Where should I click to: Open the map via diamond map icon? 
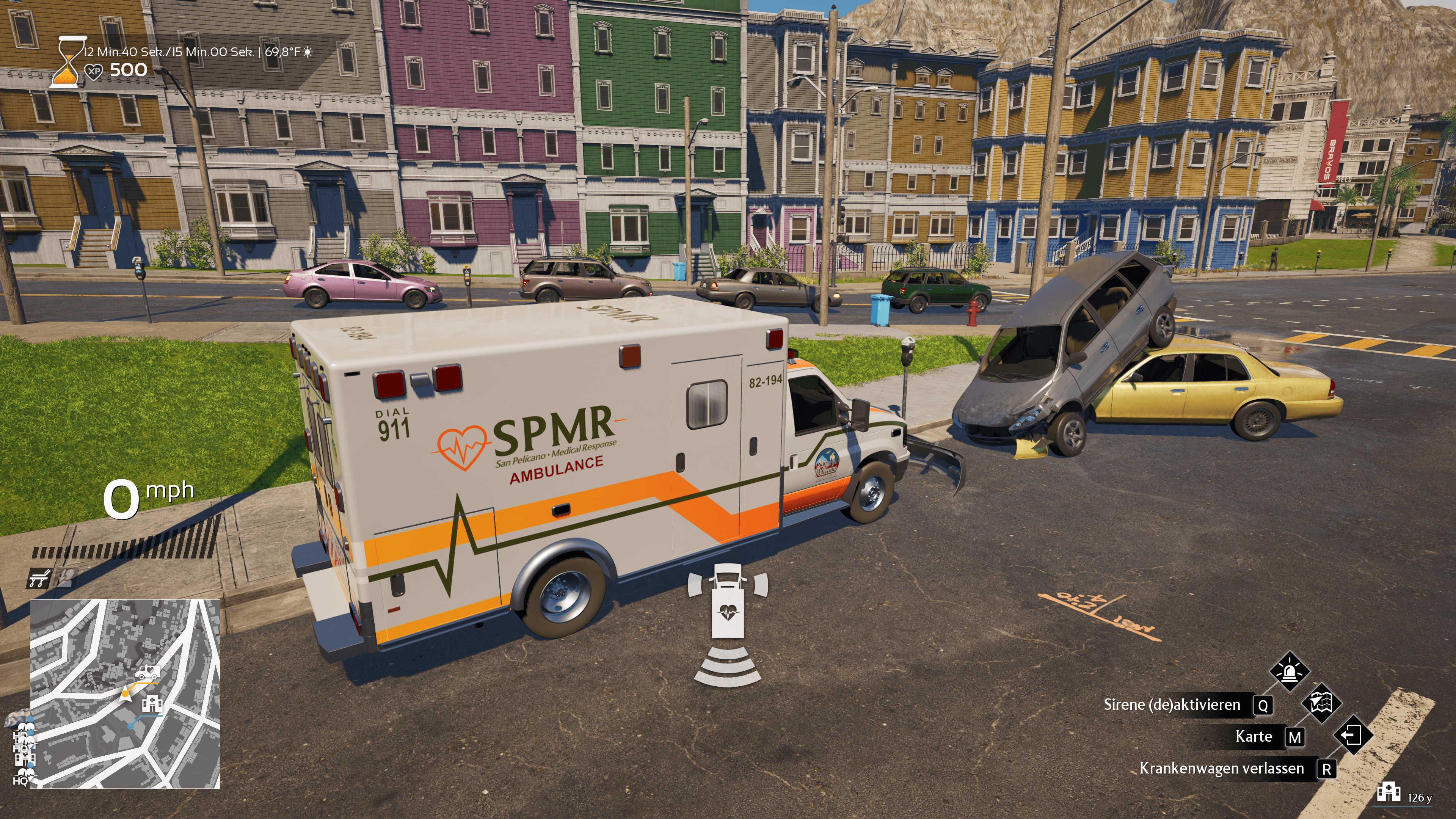pyautogui.click(x=1321, y=703)
